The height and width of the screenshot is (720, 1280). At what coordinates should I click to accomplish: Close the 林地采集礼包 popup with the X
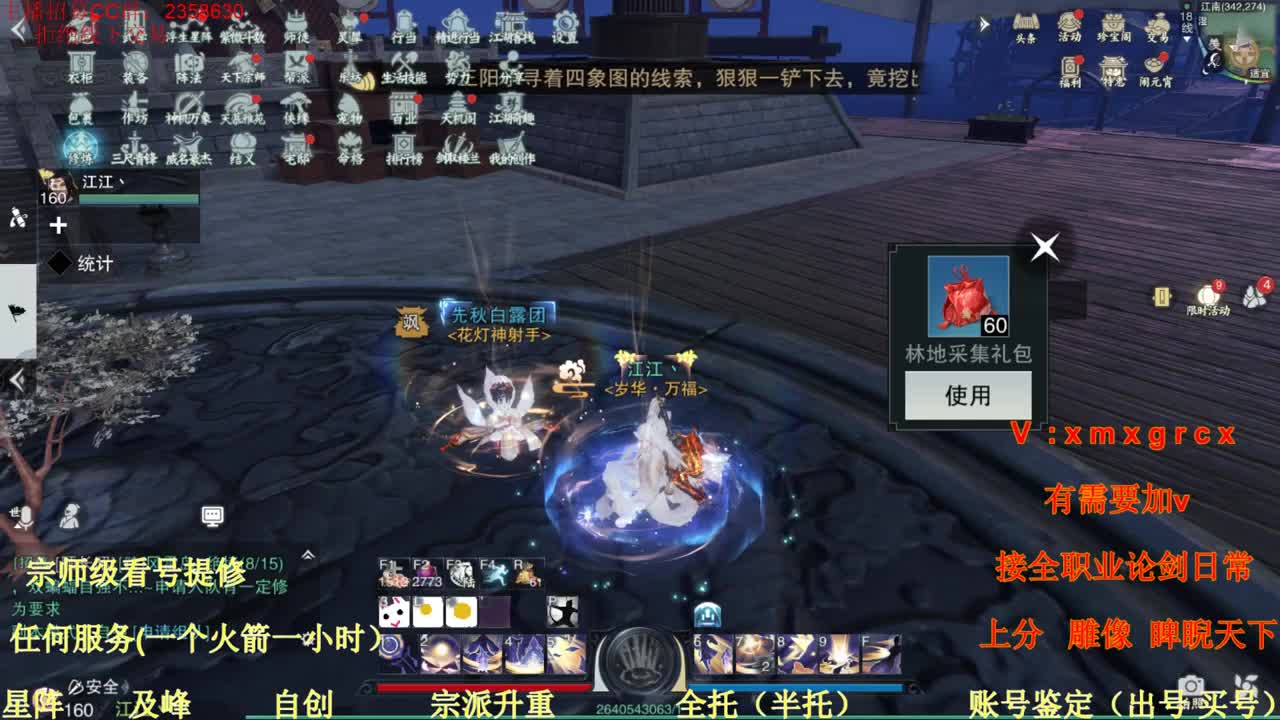tap(1044, 247)
